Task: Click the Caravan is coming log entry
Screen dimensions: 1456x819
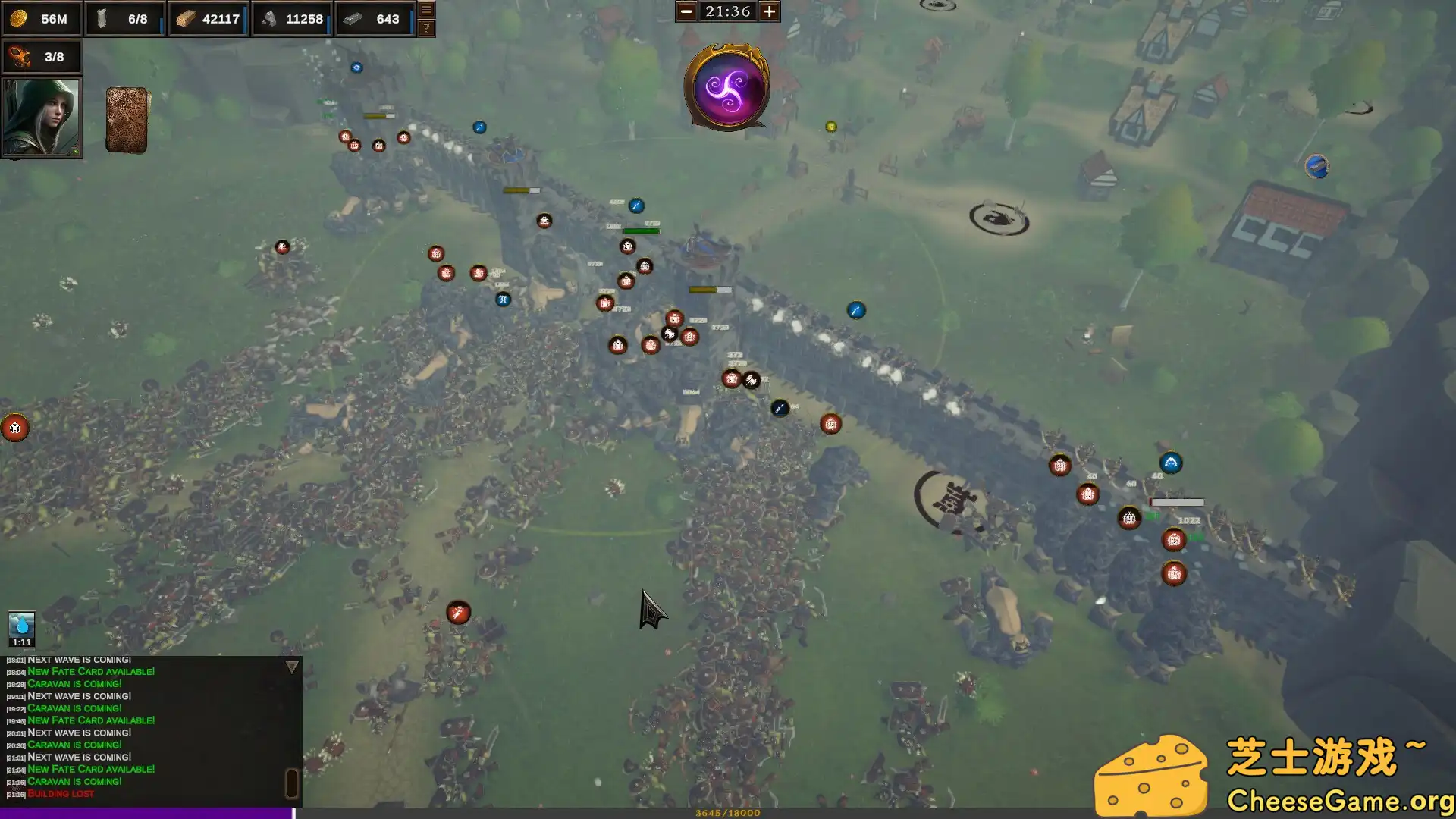Action: tap(73, 781)
